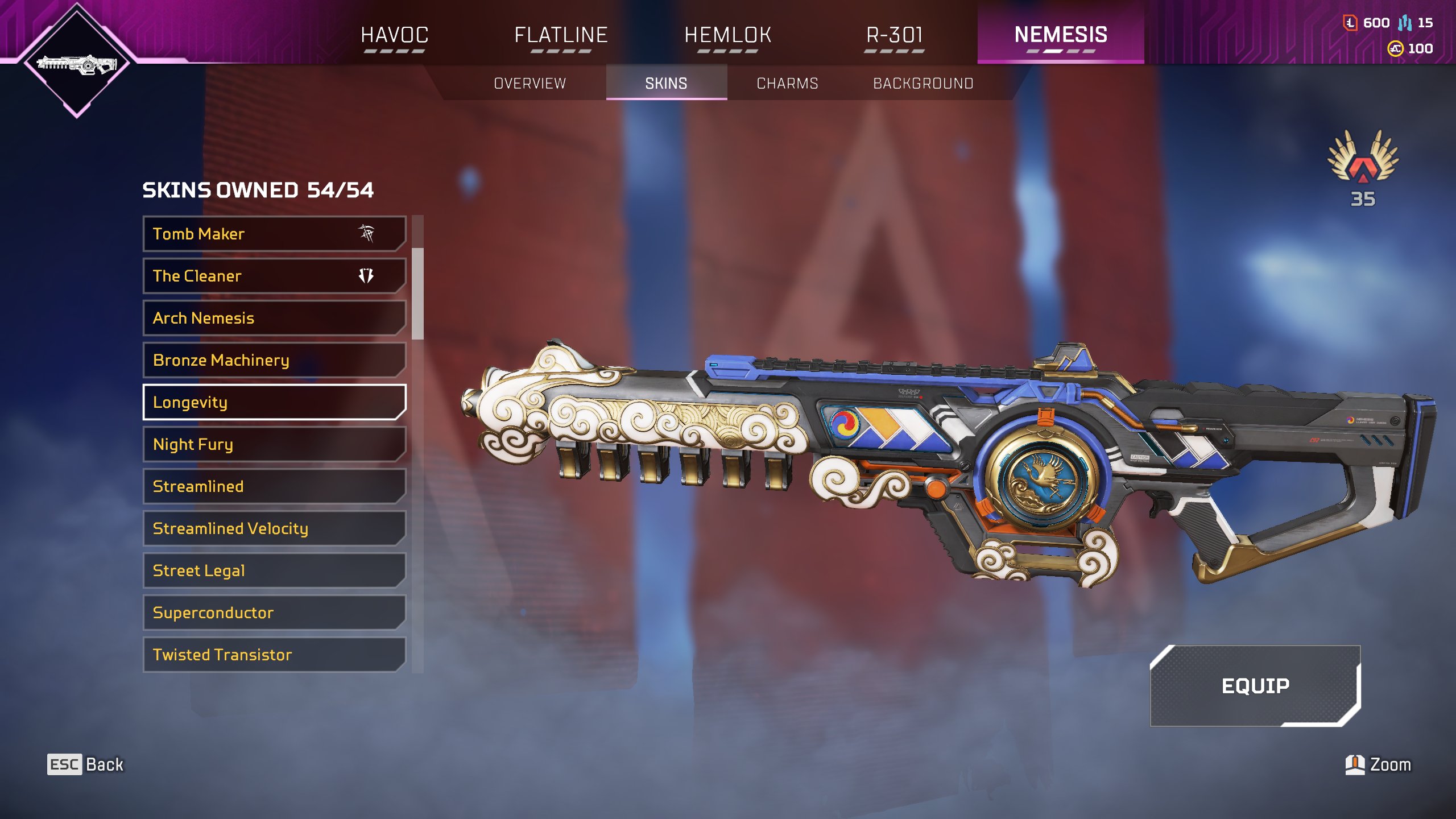Screen dimensions: 1456x819
Task: Switch to the HAVOC weapon tab
Action: (394, 35)
